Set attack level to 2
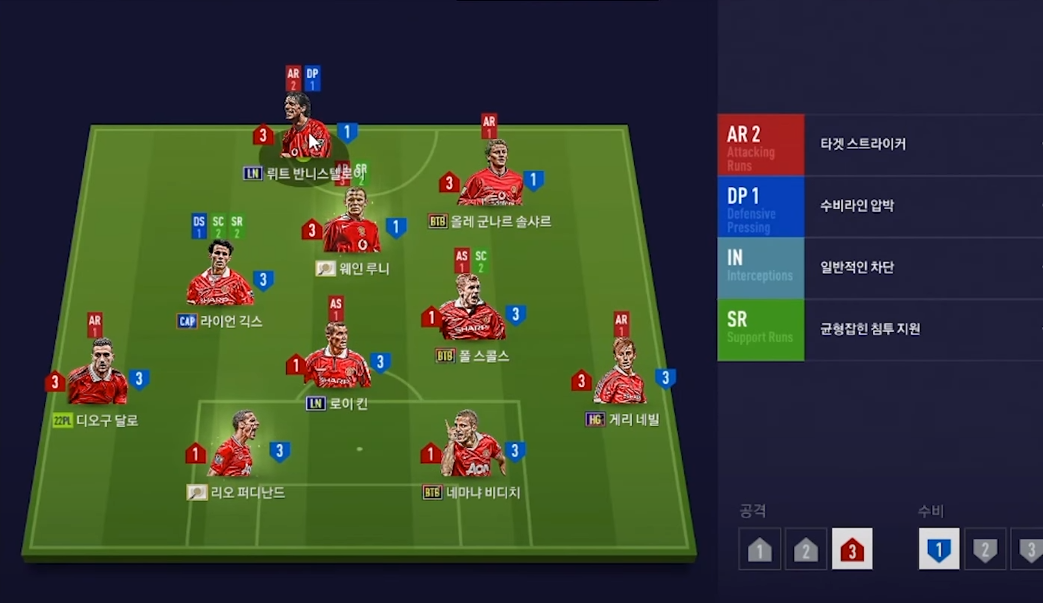This screenshot has height=603, width=1043. 806,549
